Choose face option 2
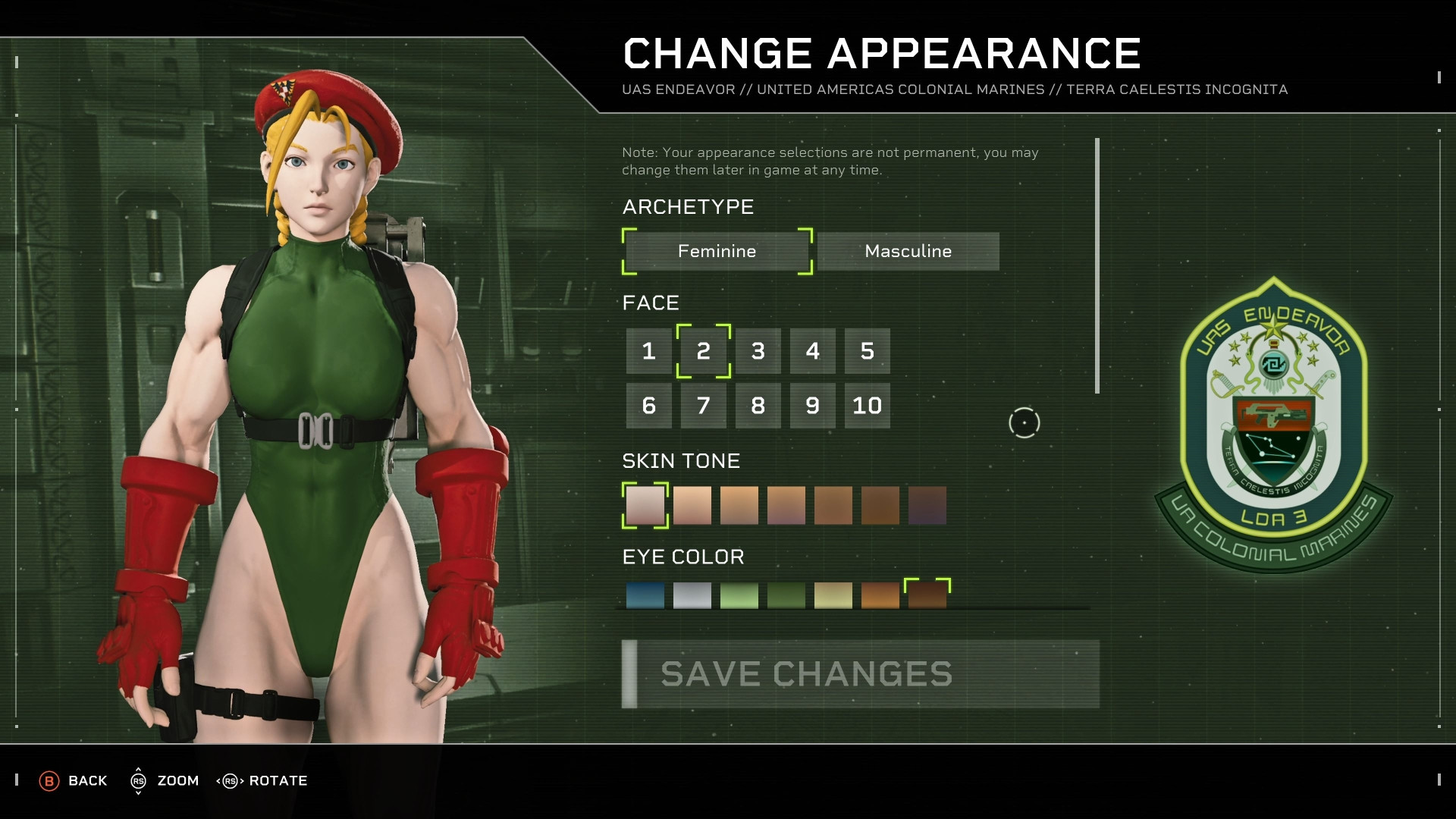Image resolution: width=1456 pixels, height=819 pixels. pyautogui.click(x=703, y=351)
